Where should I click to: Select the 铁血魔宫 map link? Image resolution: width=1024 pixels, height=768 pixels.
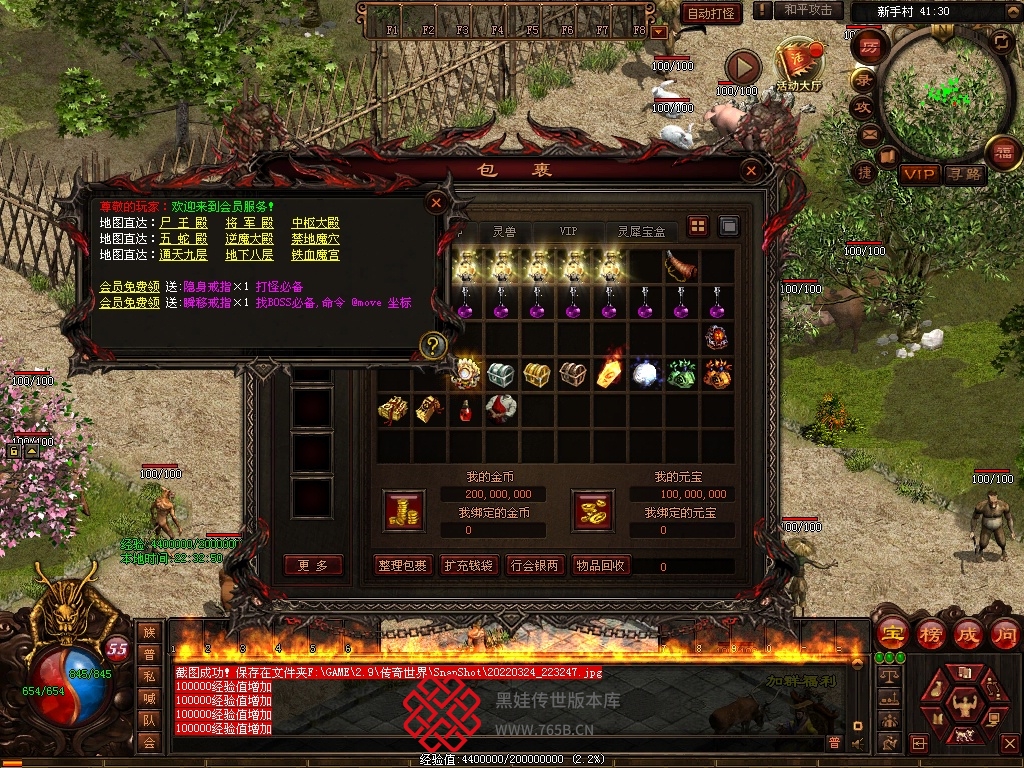[315, 255]
